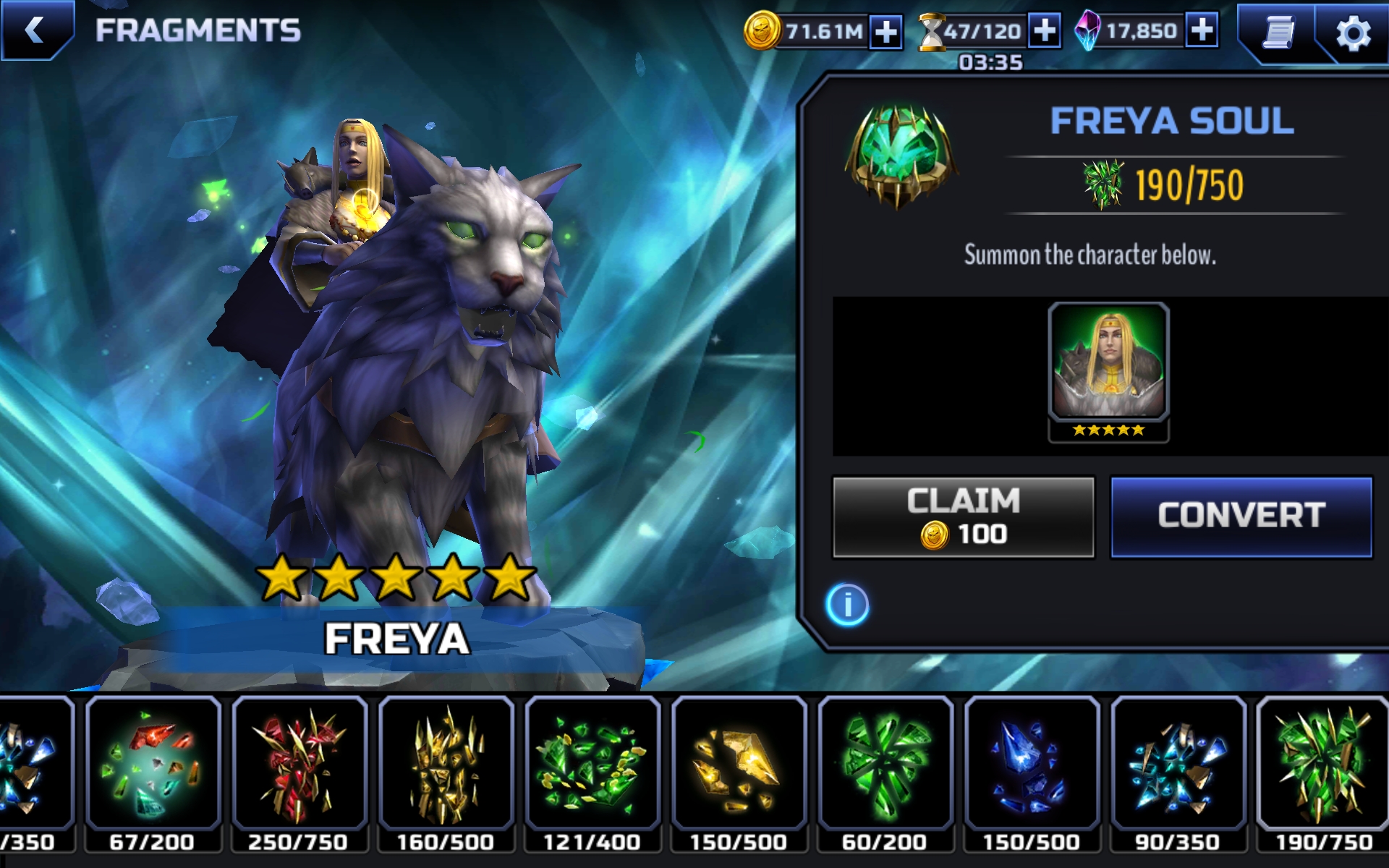This screenshot has width=1389, height=868.
Task: Convert the Freya Soul fragments
Action: click(1241, 516)
